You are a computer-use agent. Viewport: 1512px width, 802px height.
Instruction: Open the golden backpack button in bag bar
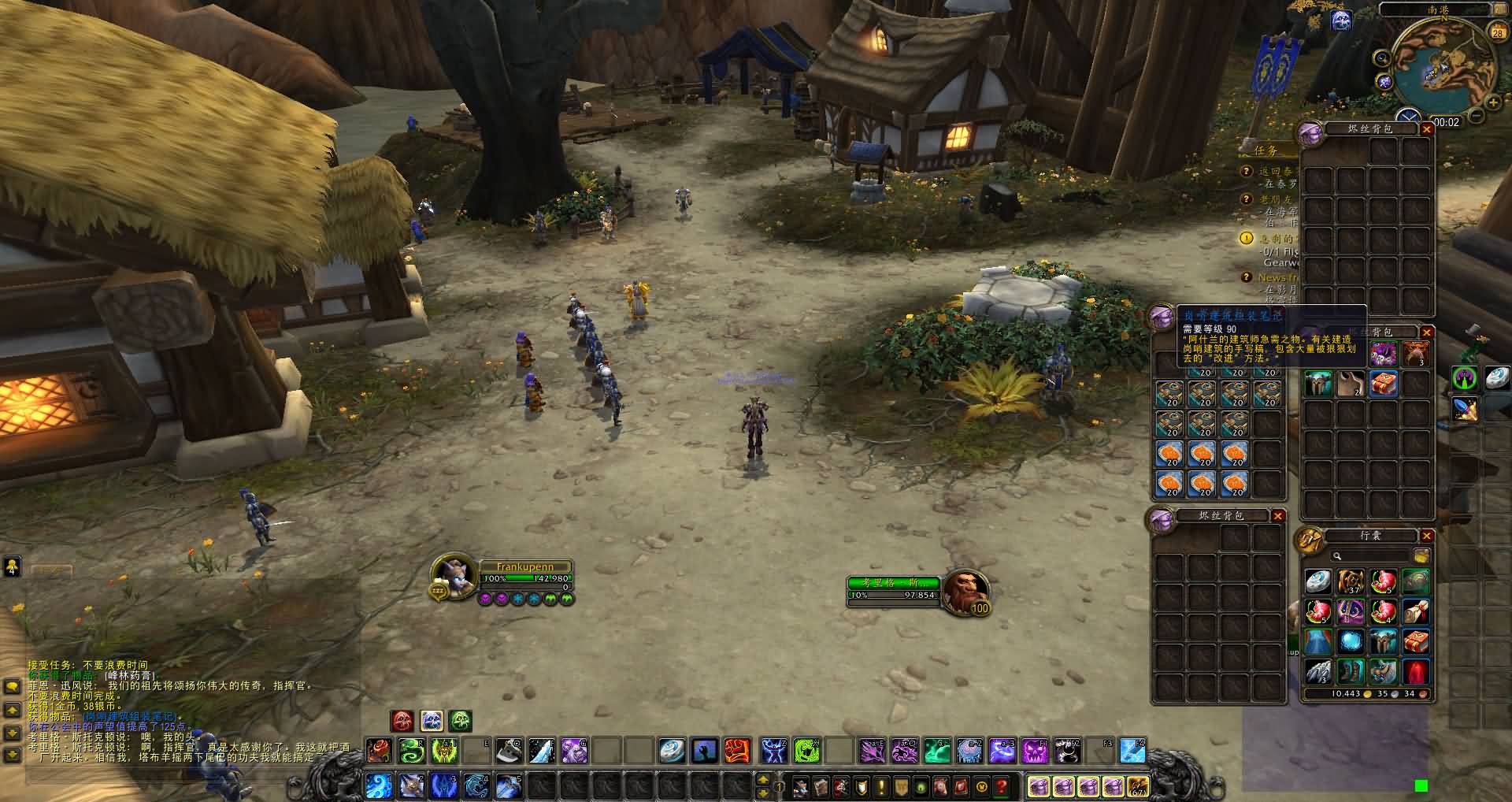pyautogui.click(x=1137, y=786)
